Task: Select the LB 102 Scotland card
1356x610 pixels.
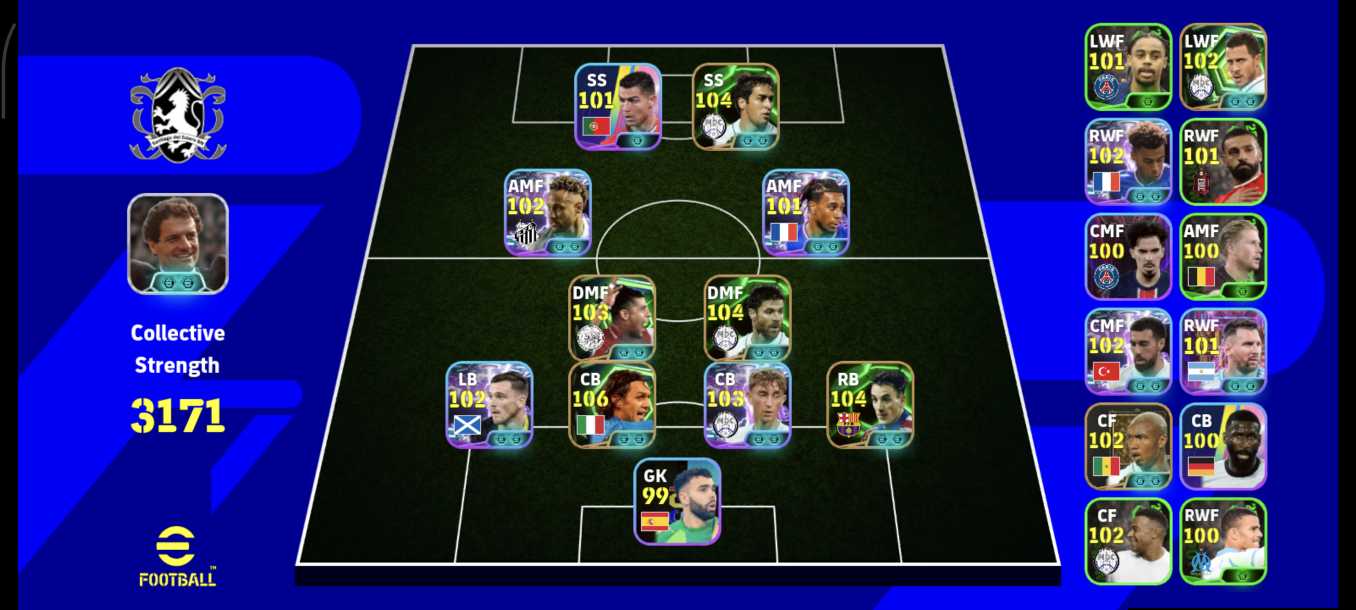Action: [489, 404]
